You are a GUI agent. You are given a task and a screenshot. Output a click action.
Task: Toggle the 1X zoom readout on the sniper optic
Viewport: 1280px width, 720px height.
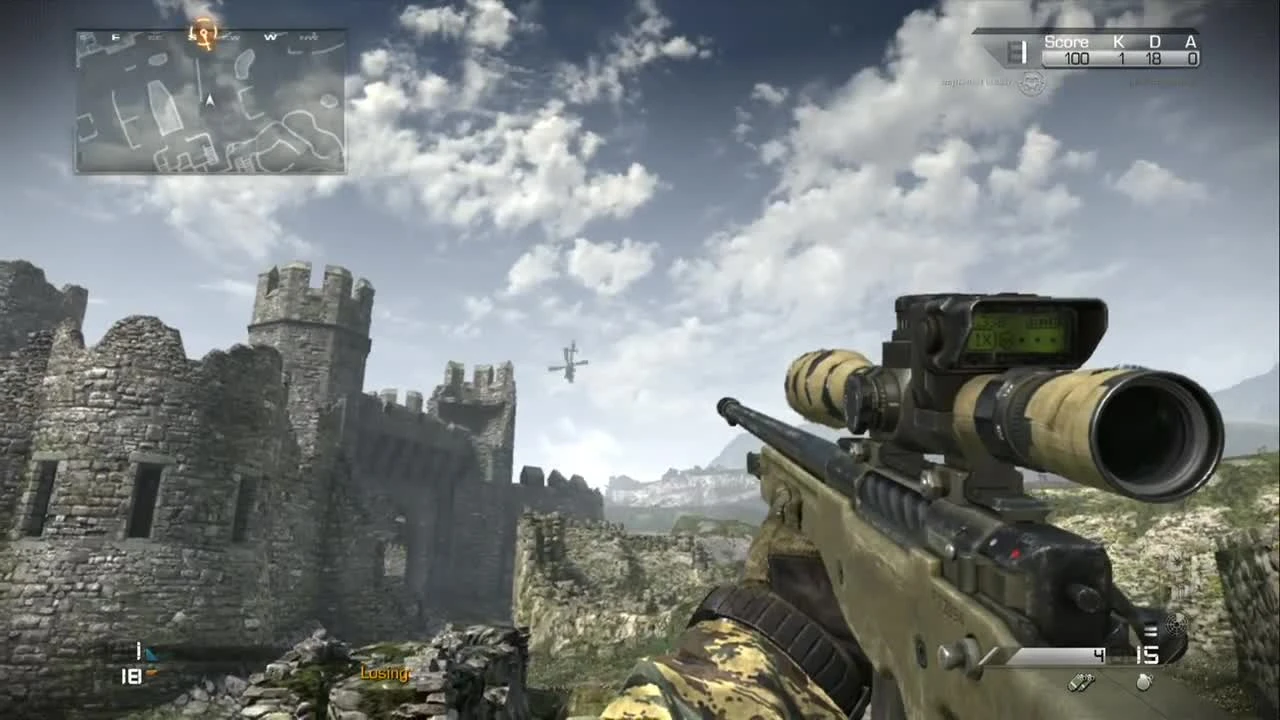(x=983, y=337)
